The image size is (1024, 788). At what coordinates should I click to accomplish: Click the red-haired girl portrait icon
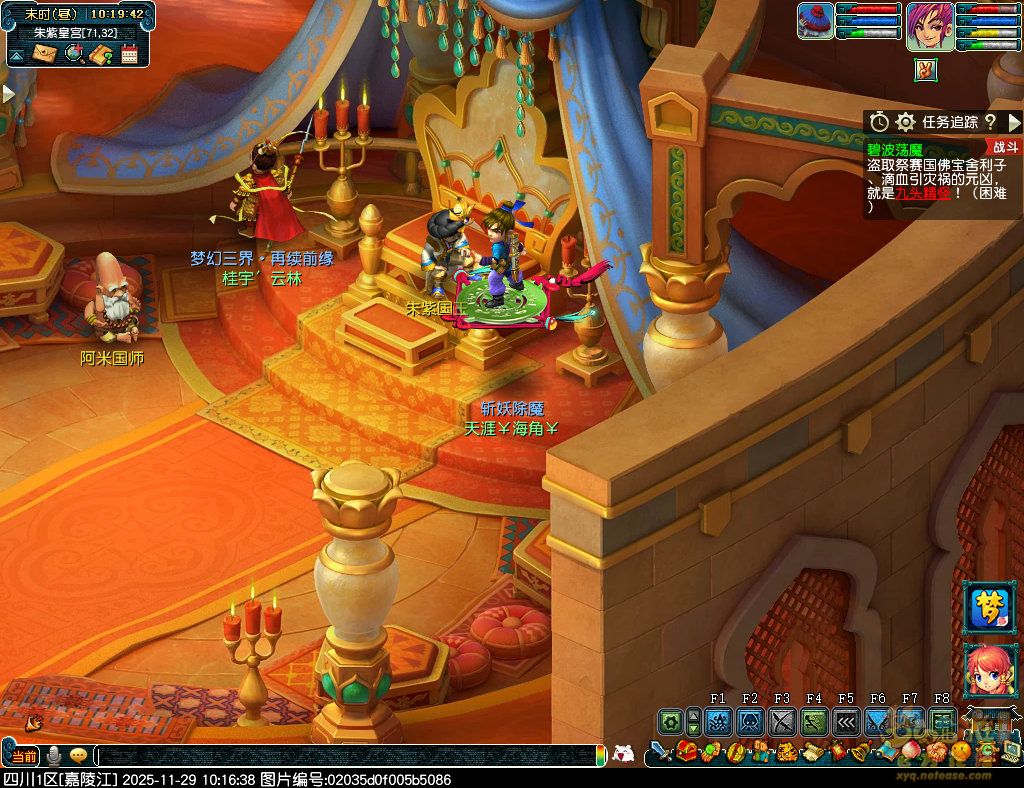click(990, 669)
